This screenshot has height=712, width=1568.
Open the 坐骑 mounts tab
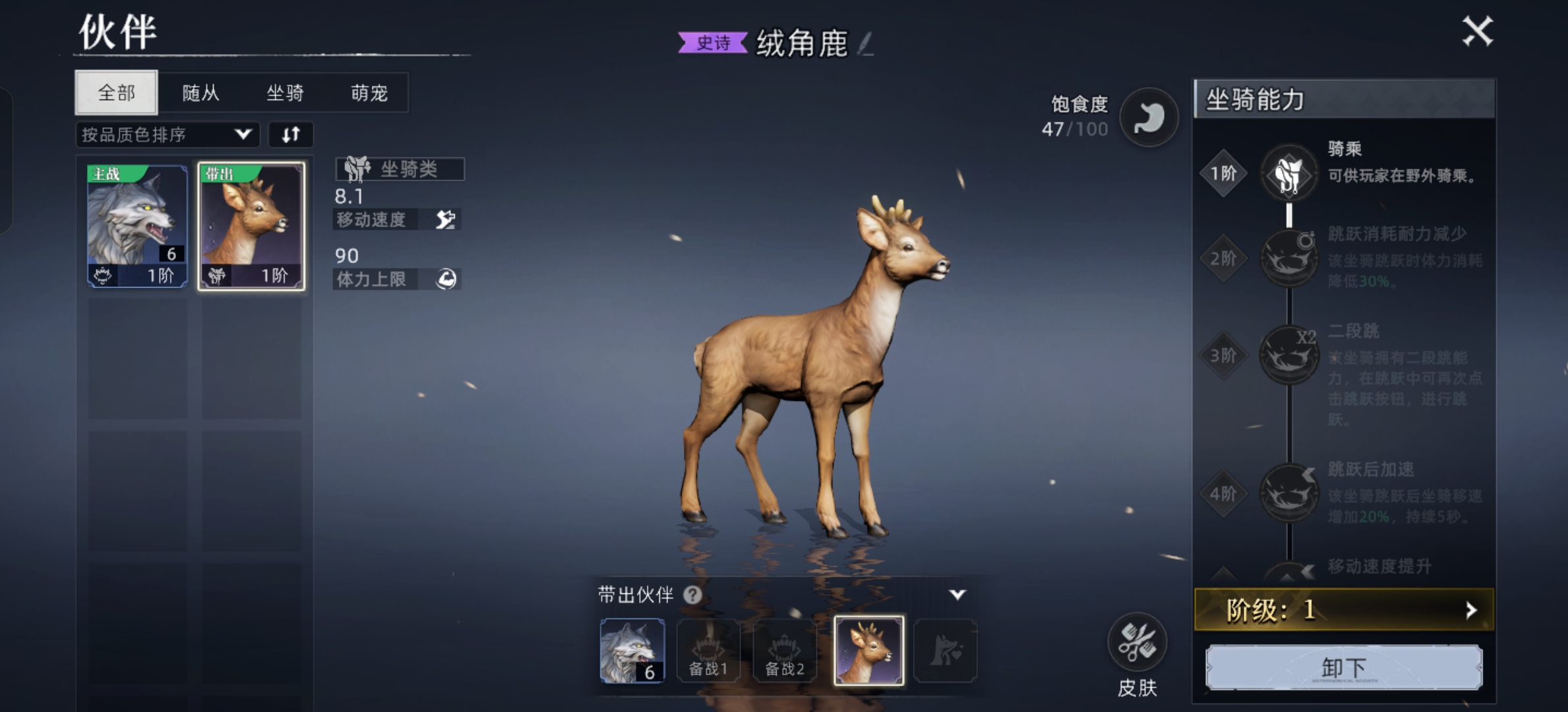click(285, 93)
